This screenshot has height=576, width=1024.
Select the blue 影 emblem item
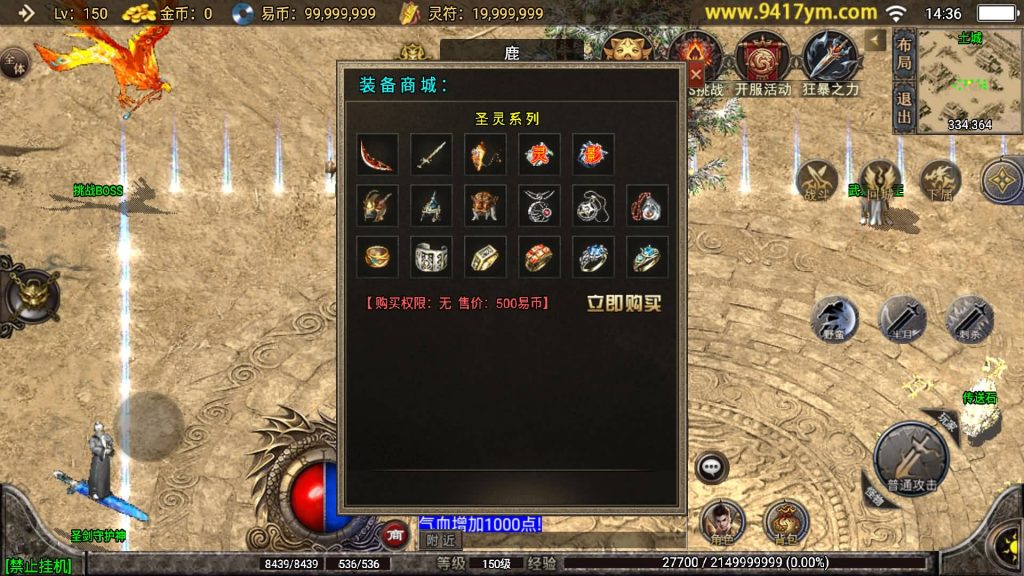pyautogui.click(x=593, y=155)
